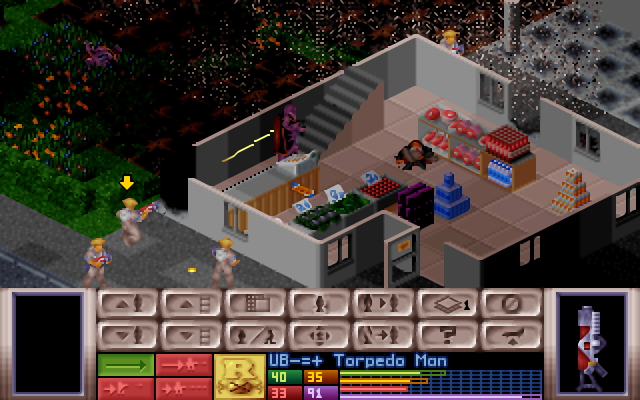This screenshot has height=400, width=640.
Task: Reserve time units for aimed shot
Action: tap(125, 388)
